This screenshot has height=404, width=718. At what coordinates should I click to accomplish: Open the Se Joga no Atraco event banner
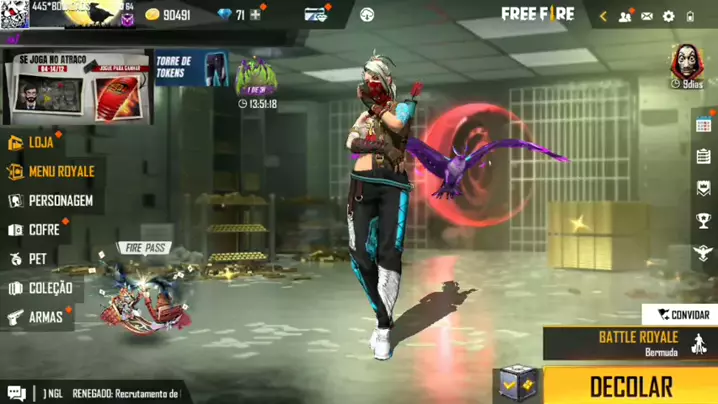pos(77,88)
